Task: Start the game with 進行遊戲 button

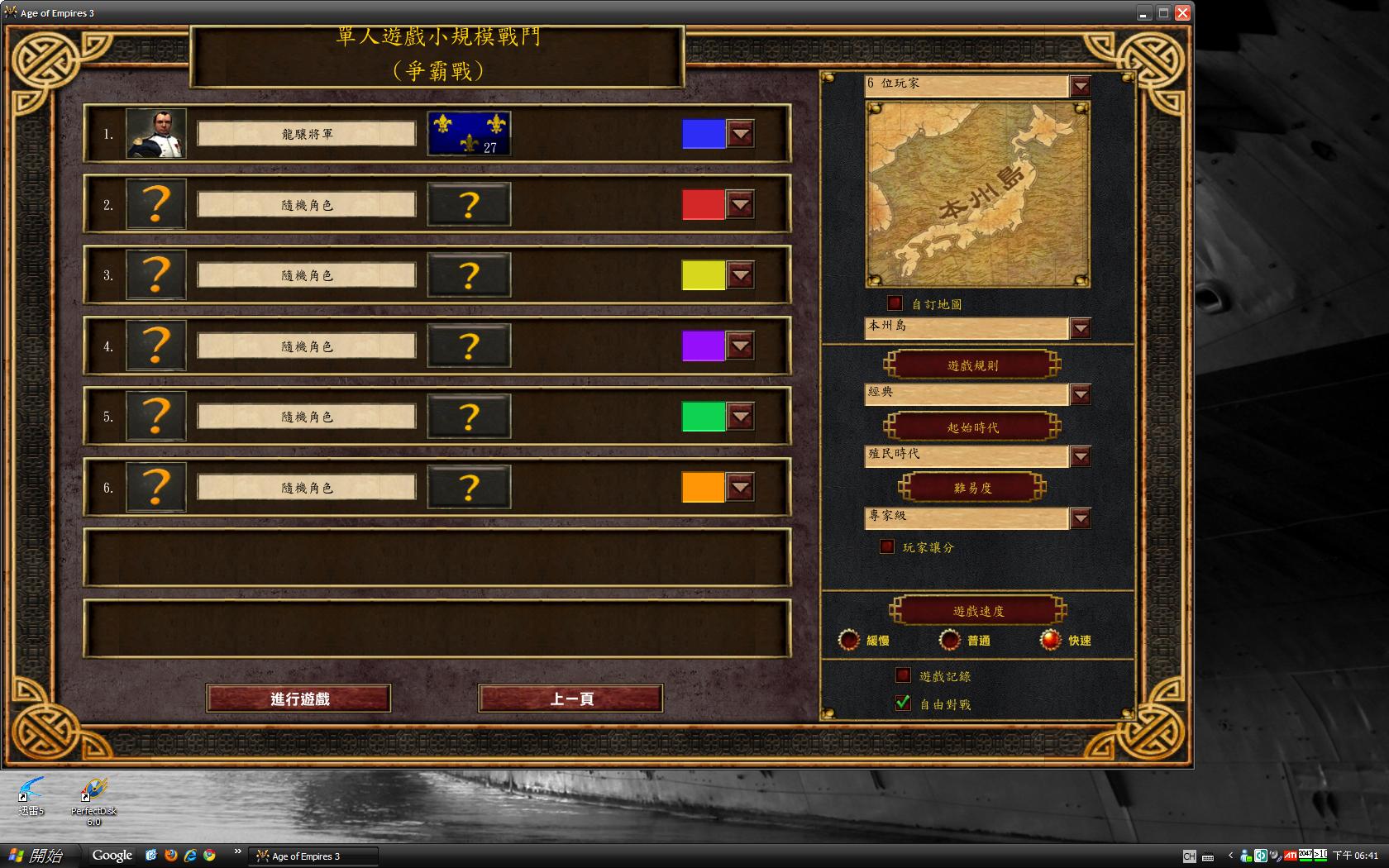Action: tap(298, 699)
